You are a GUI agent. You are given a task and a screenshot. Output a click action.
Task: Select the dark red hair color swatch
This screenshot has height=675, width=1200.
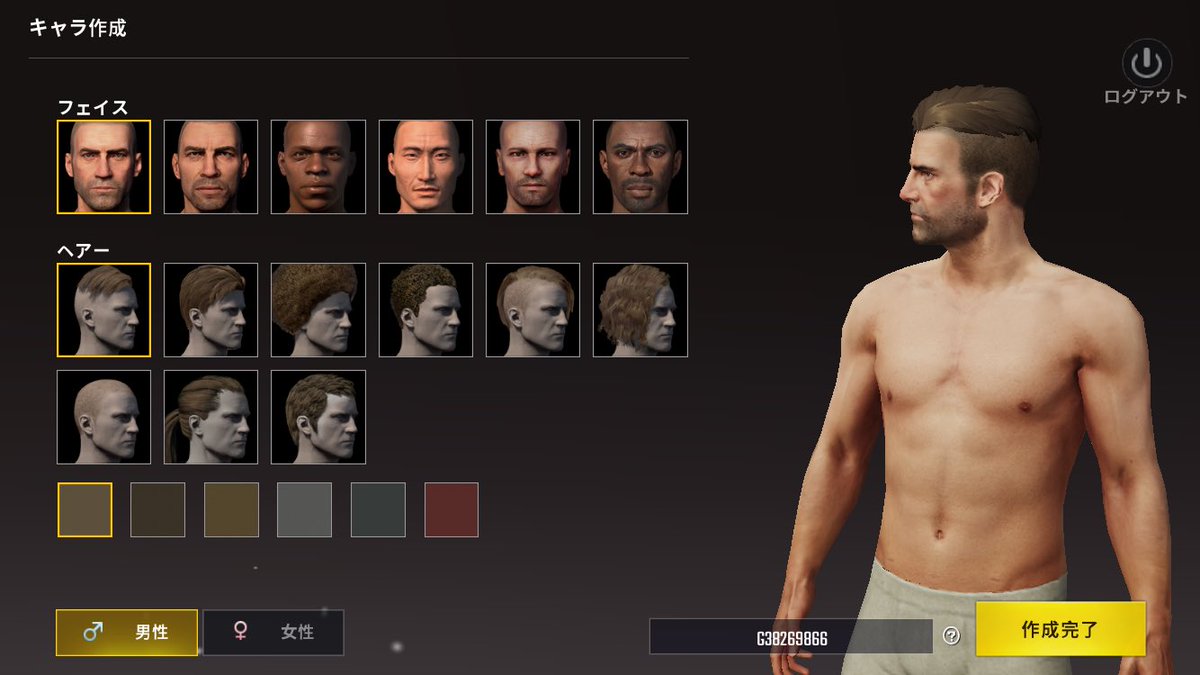click(451, 510)
